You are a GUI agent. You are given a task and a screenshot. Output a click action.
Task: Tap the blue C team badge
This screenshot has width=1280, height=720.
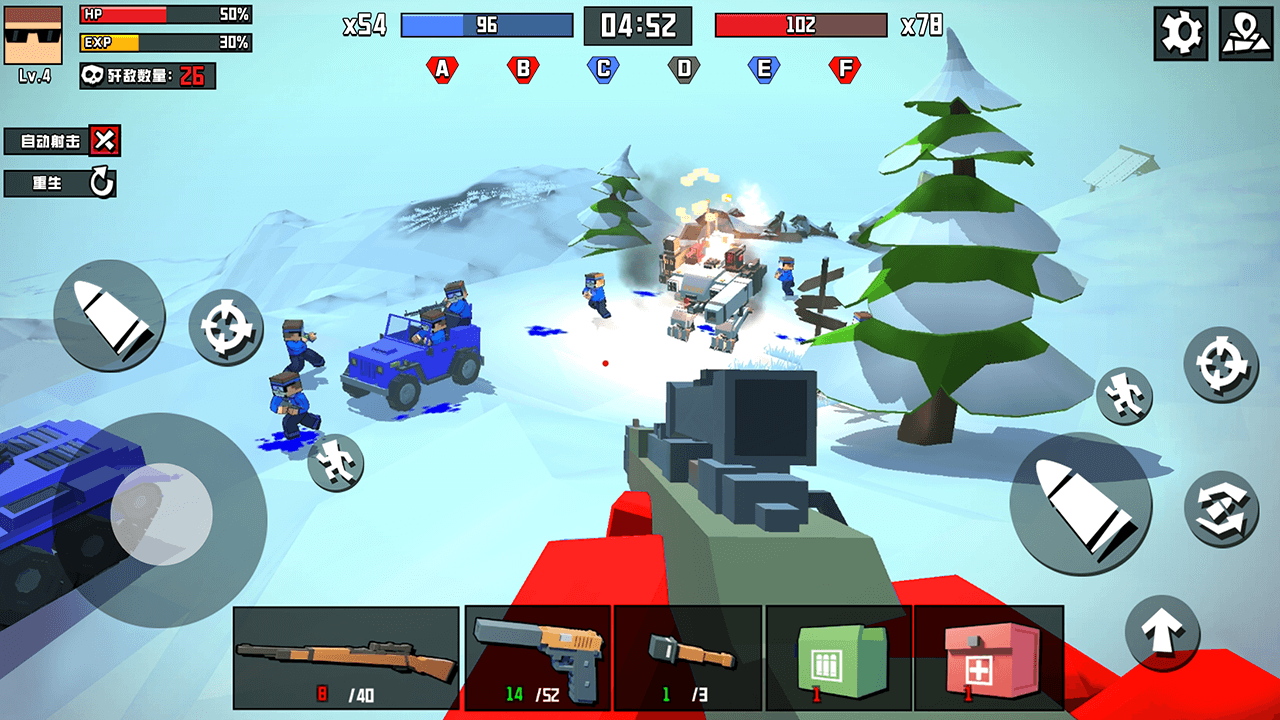(603, 68)
